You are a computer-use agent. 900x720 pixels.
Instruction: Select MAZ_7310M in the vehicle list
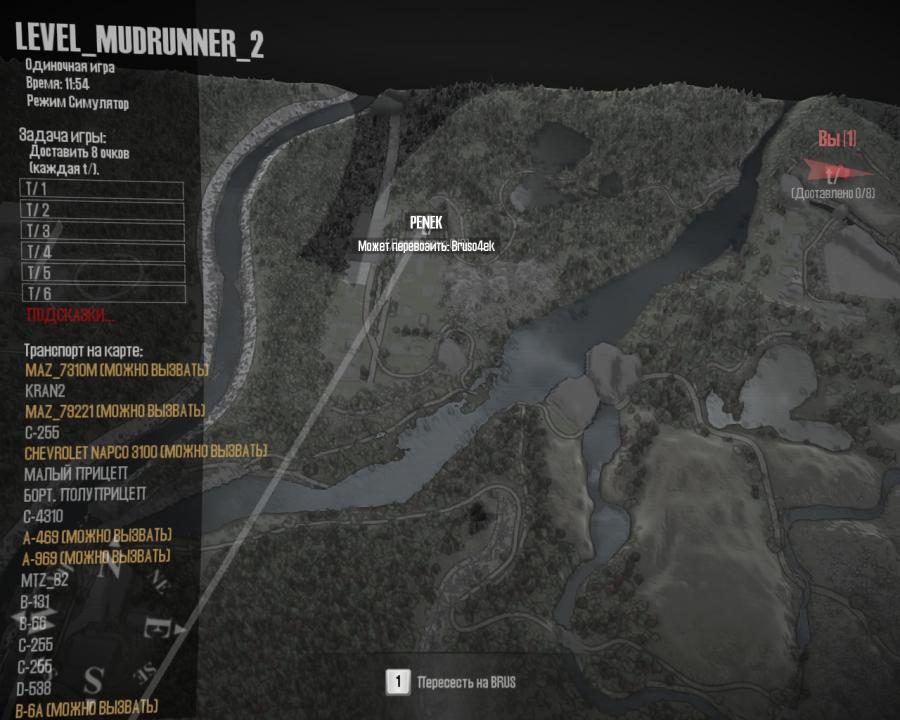(116, 371)
